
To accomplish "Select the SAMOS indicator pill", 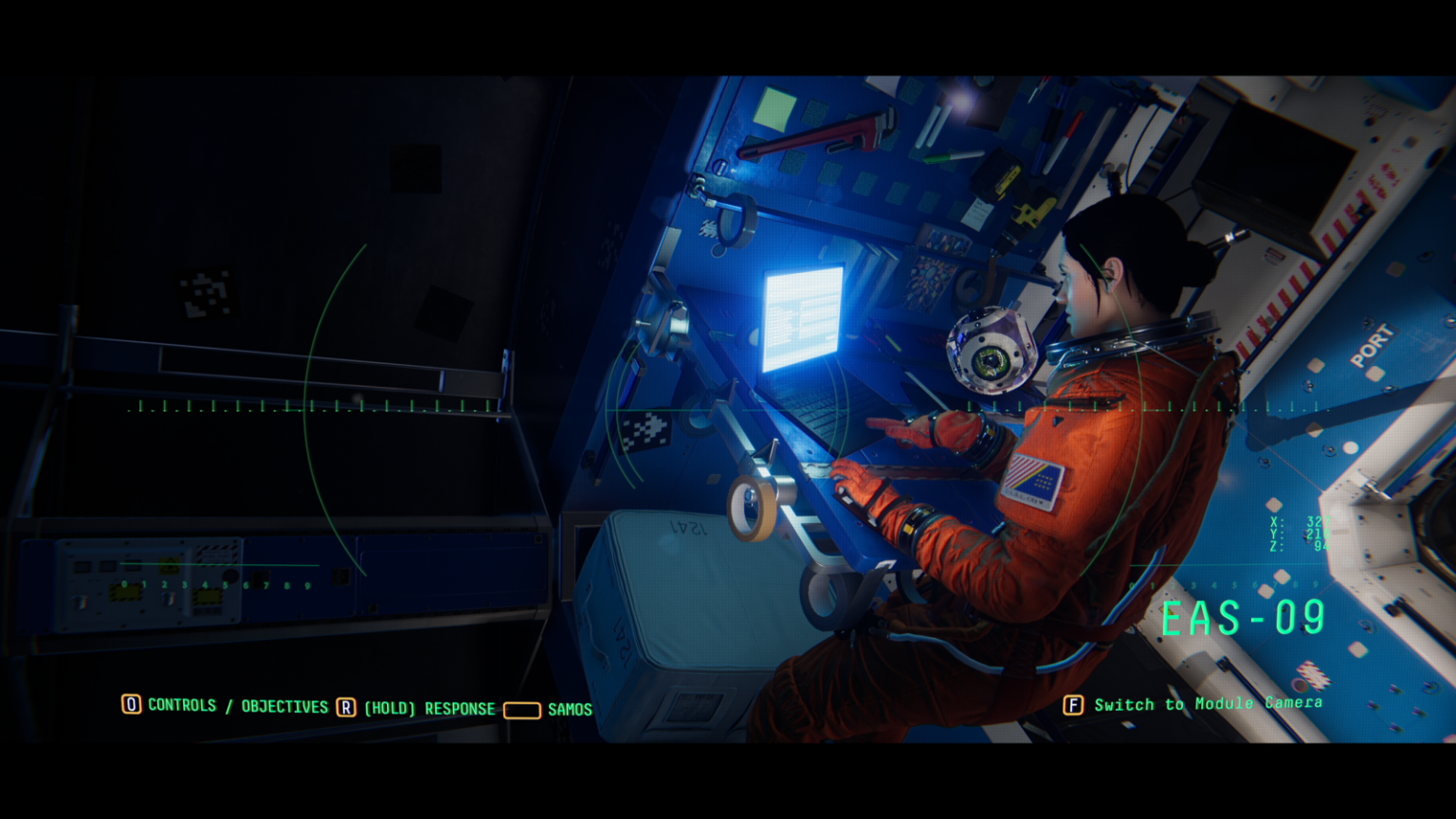I will (x=522, y=709).
